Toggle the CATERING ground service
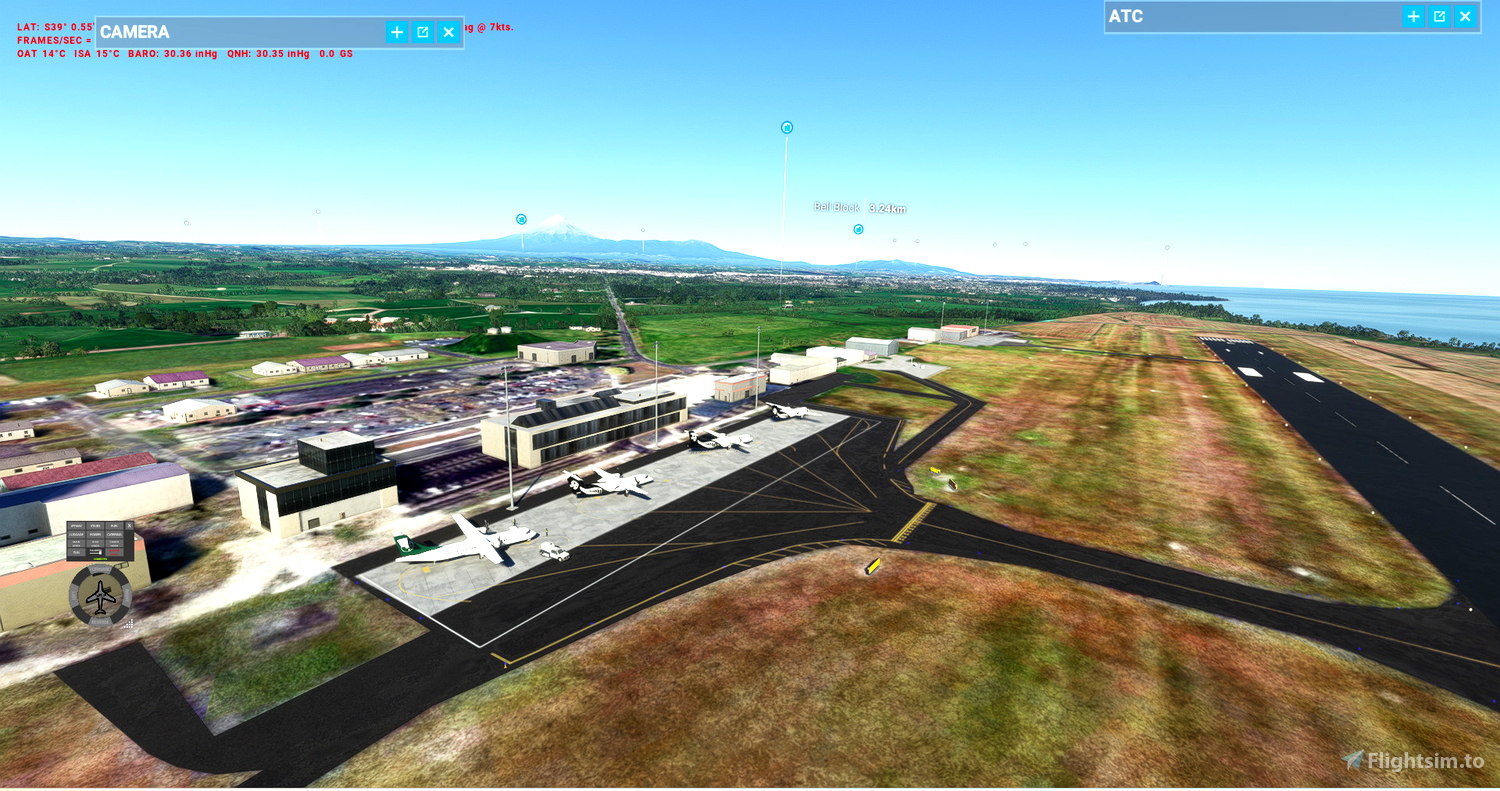Image resolution: width=1500 pixels, height=791 pixels. [114, 535]
